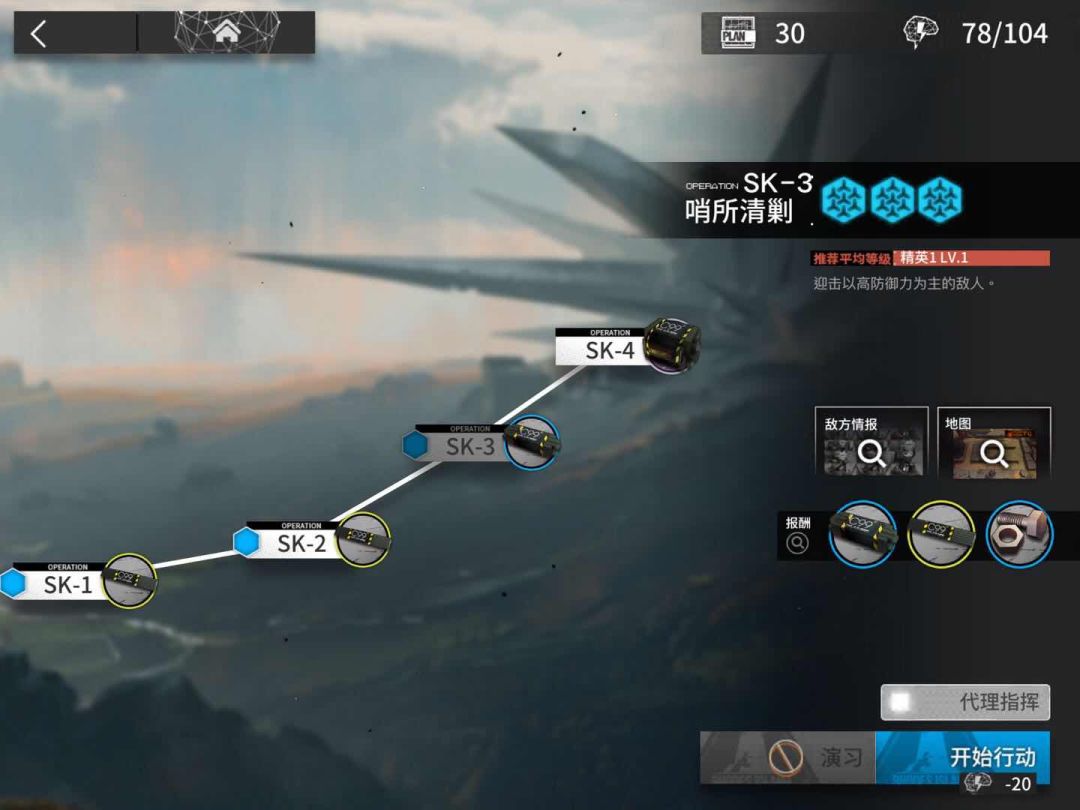Start the operation (开始行动)

(962, 757)
